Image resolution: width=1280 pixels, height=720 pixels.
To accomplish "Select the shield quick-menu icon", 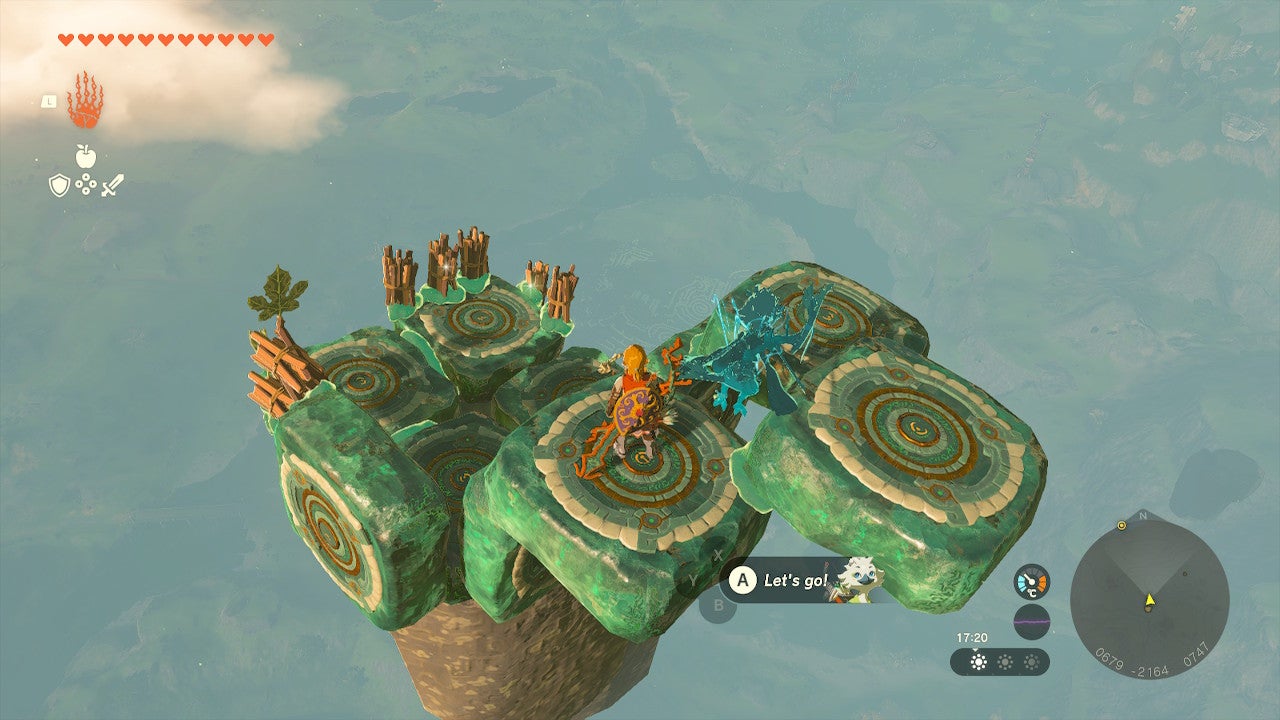I will [x=60, y=185].
